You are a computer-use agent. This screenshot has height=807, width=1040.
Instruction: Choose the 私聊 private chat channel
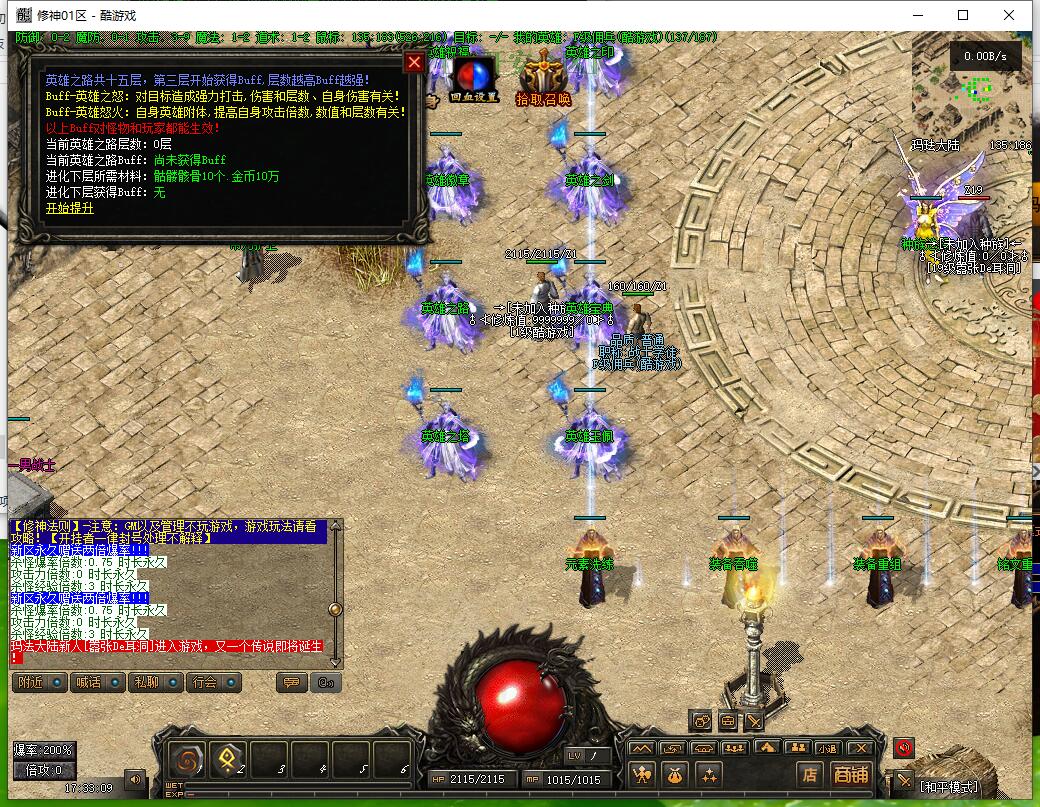155,683
